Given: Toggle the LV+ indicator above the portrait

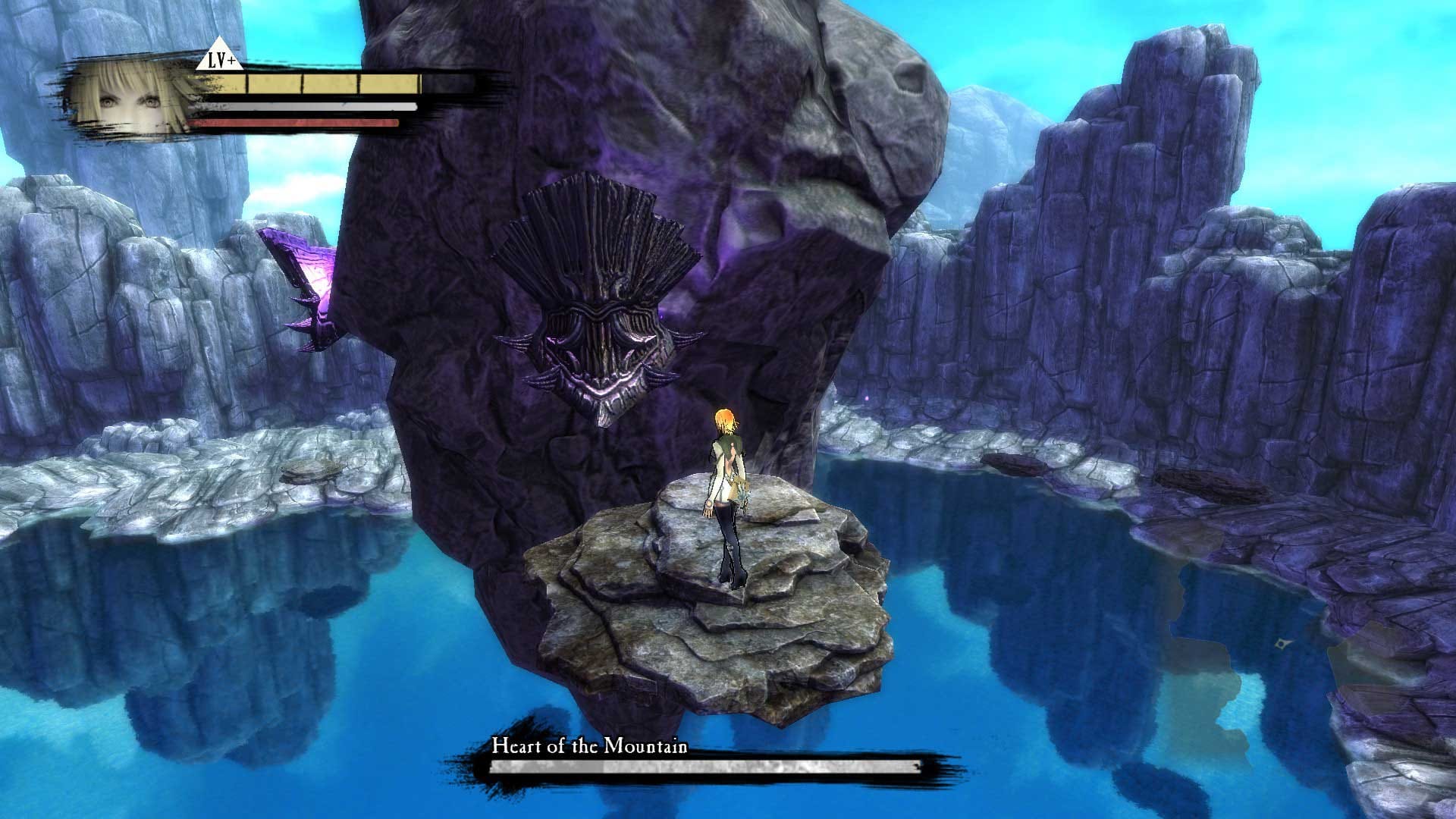Looking at the screenshot, I should click(x=219, y=58).
